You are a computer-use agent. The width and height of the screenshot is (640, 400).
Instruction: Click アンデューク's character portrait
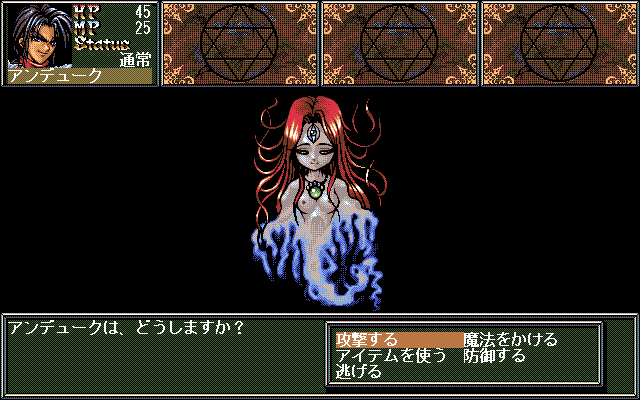coord(39,34)
